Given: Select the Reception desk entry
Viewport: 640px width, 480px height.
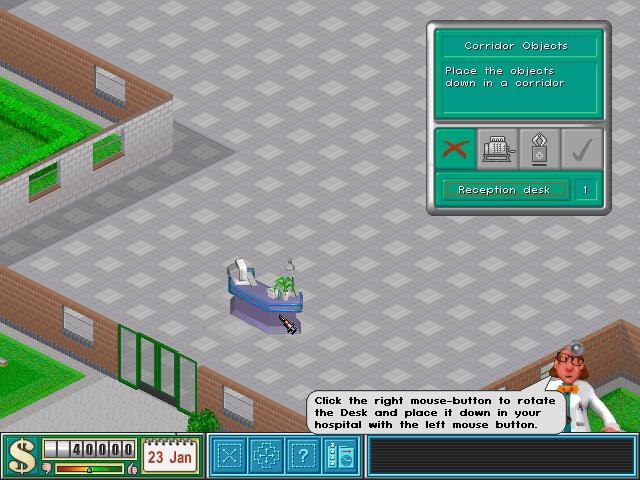Looking at the screenshot, I should 505,189.
